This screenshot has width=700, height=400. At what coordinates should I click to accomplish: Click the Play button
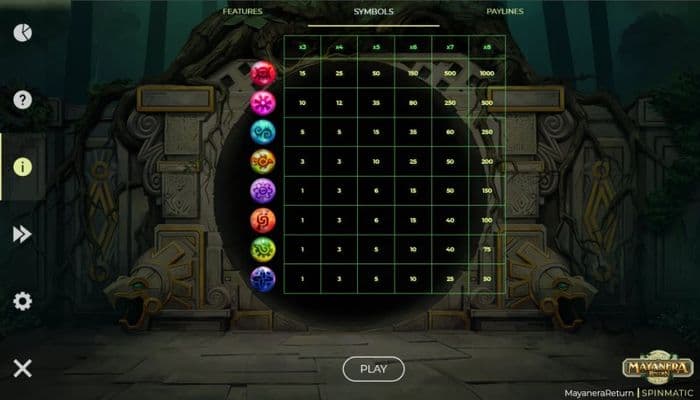(373, 369)
